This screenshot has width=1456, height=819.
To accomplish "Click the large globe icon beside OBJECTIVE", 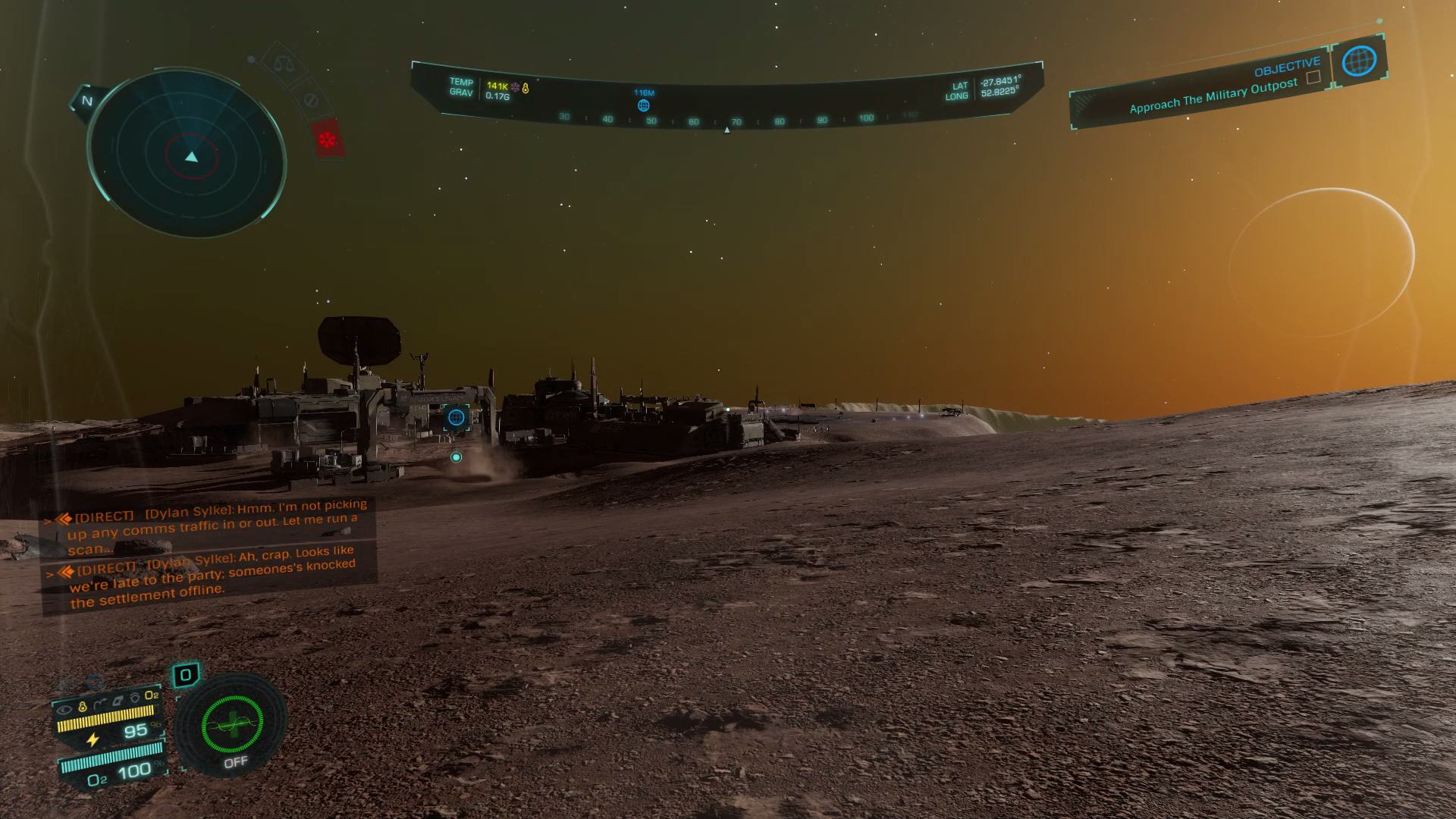I will pyautogui.click(x=1359, y=60).
